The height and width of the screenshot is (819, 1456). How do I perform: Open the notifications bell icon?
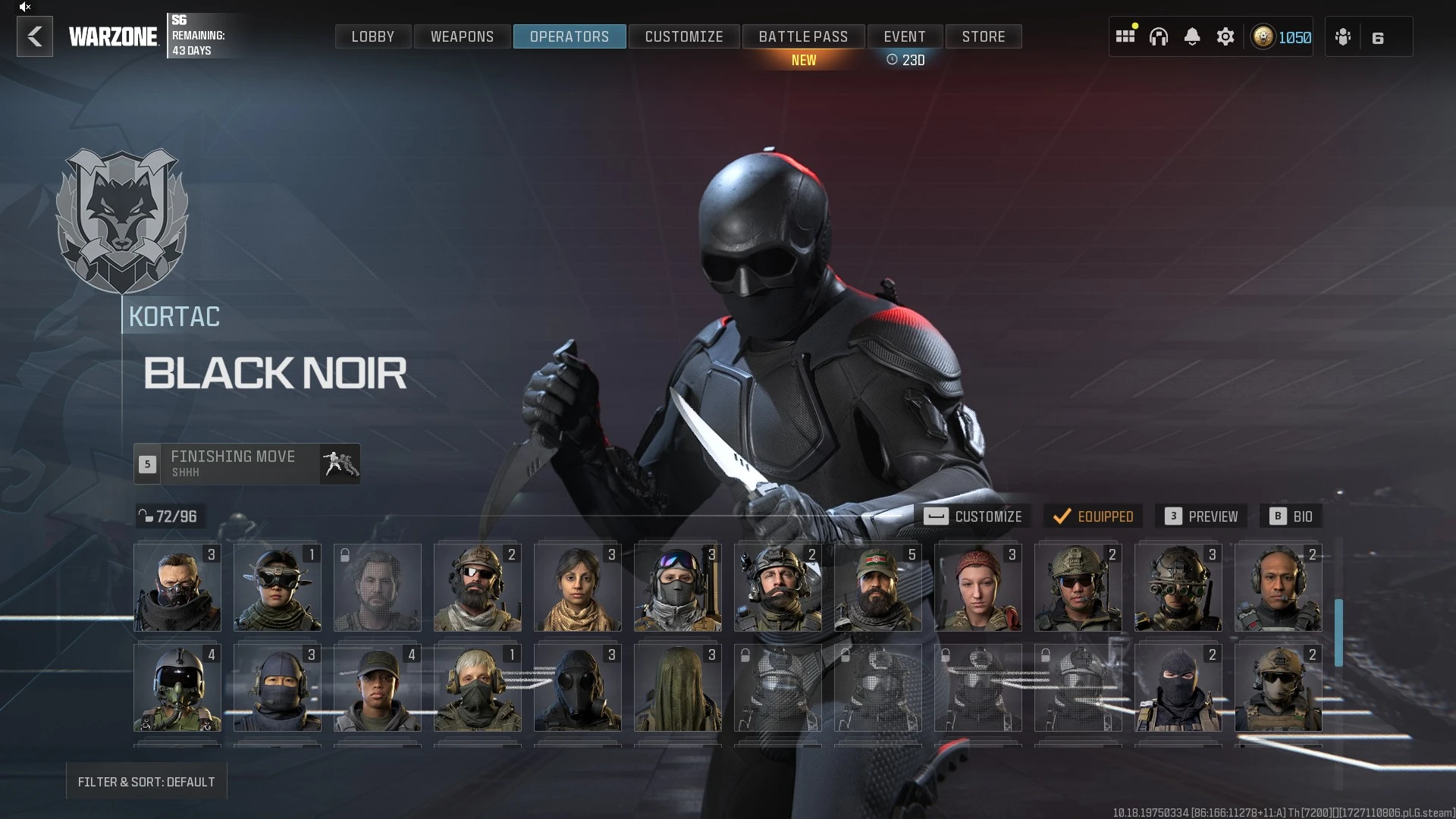[x=1193, y=36]
